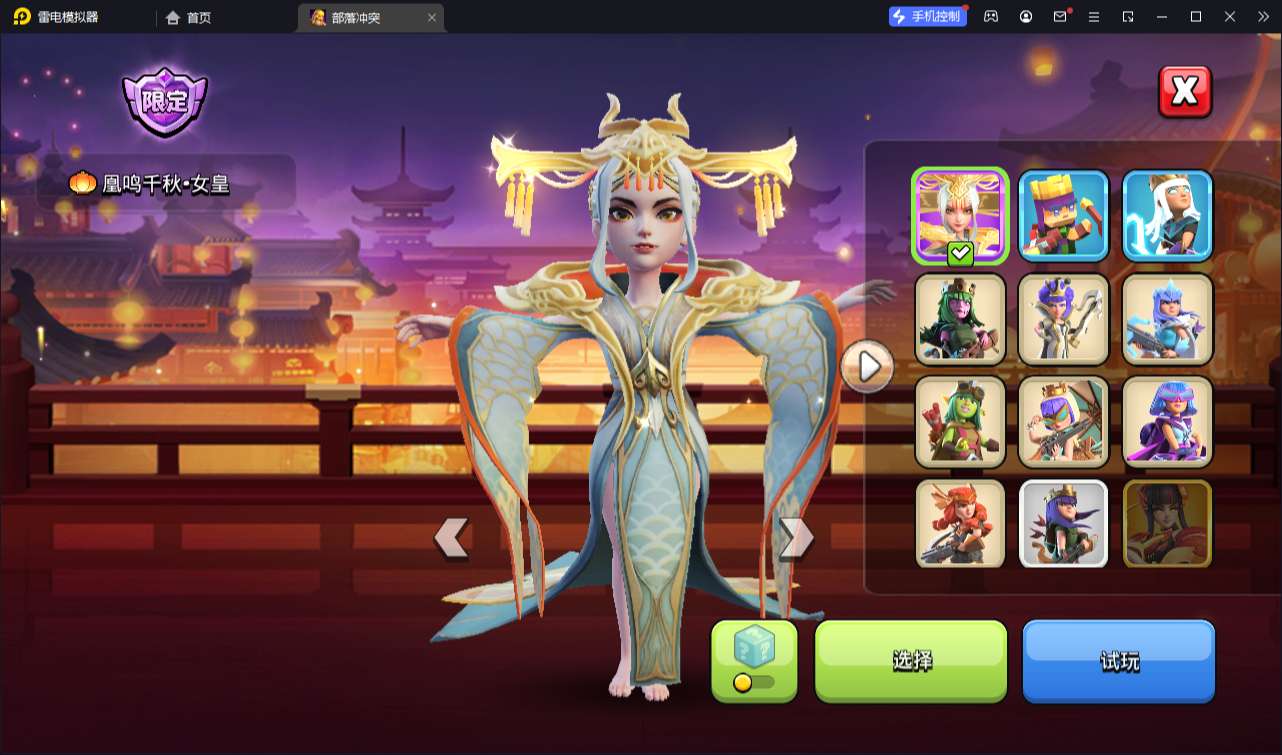Try out the skin with 试玩
Screen dimensions: 1282x755
[x=1118, y=660]
